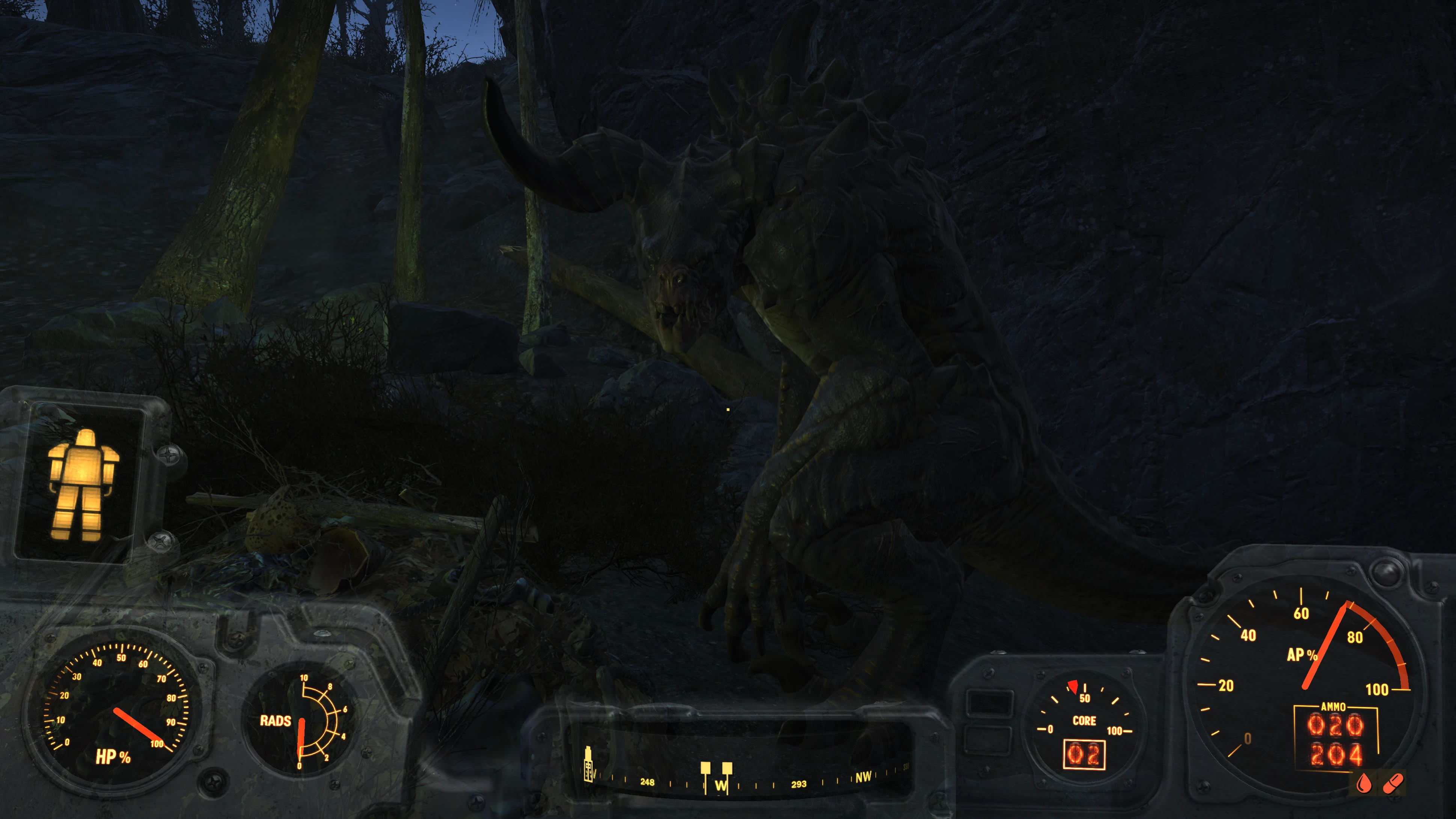
Task: Click the water droplet thirst status icon
Action: pos(1364,783)
